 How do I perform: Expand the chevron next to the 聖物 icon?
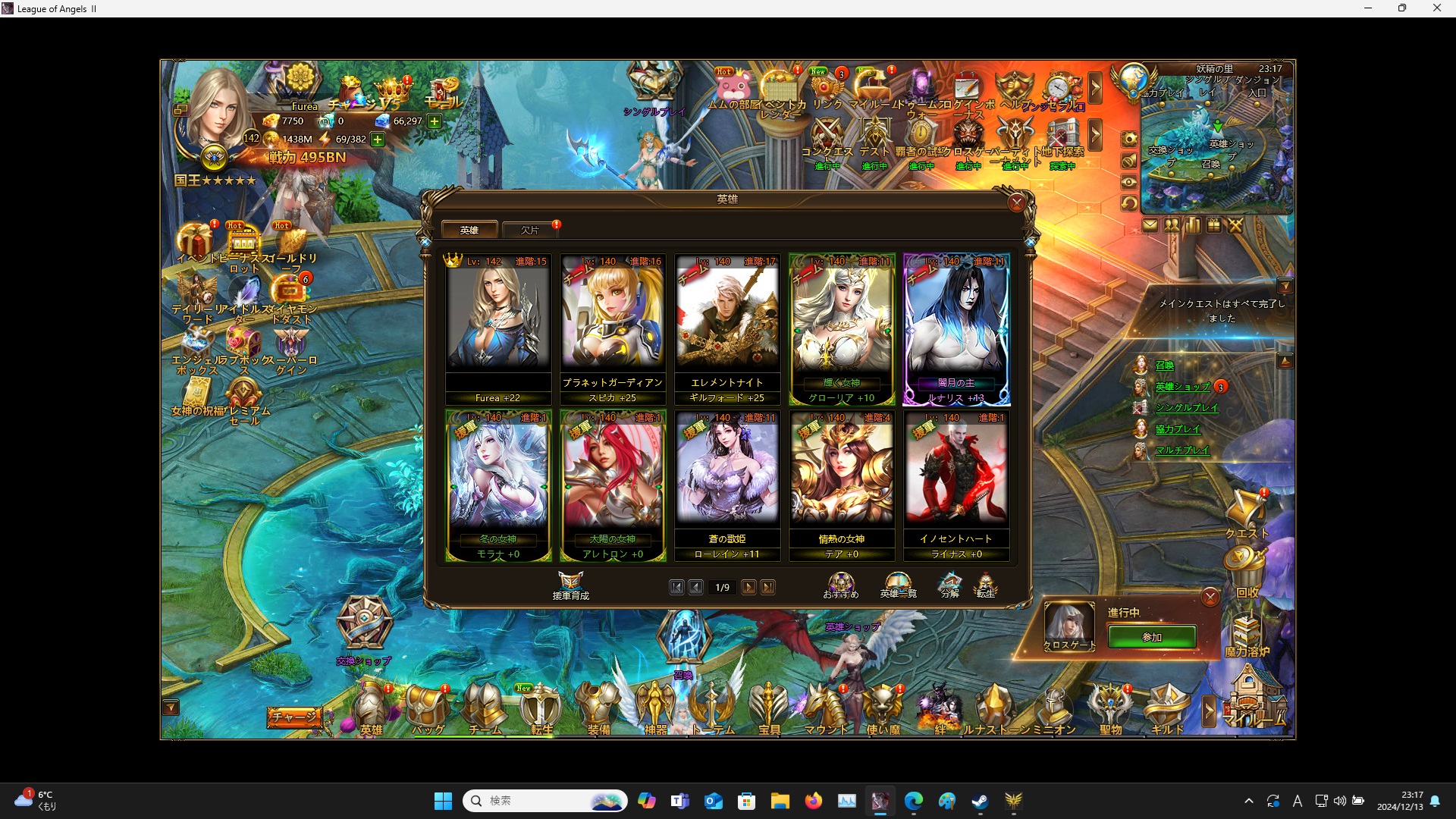(1208, 711)
